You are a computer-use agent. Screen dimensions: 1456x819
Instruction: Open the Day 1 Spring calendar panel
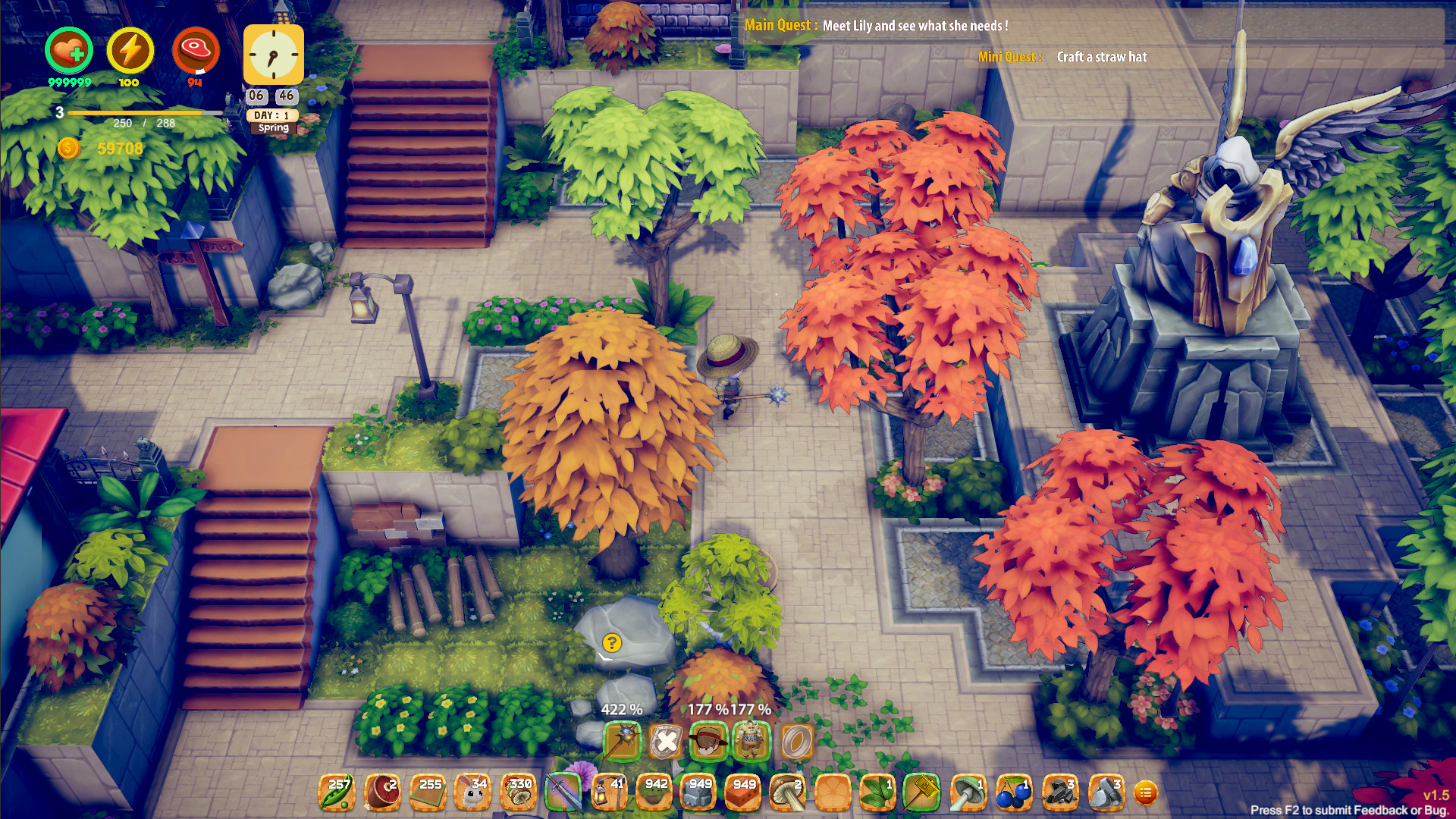pos(273,121)
